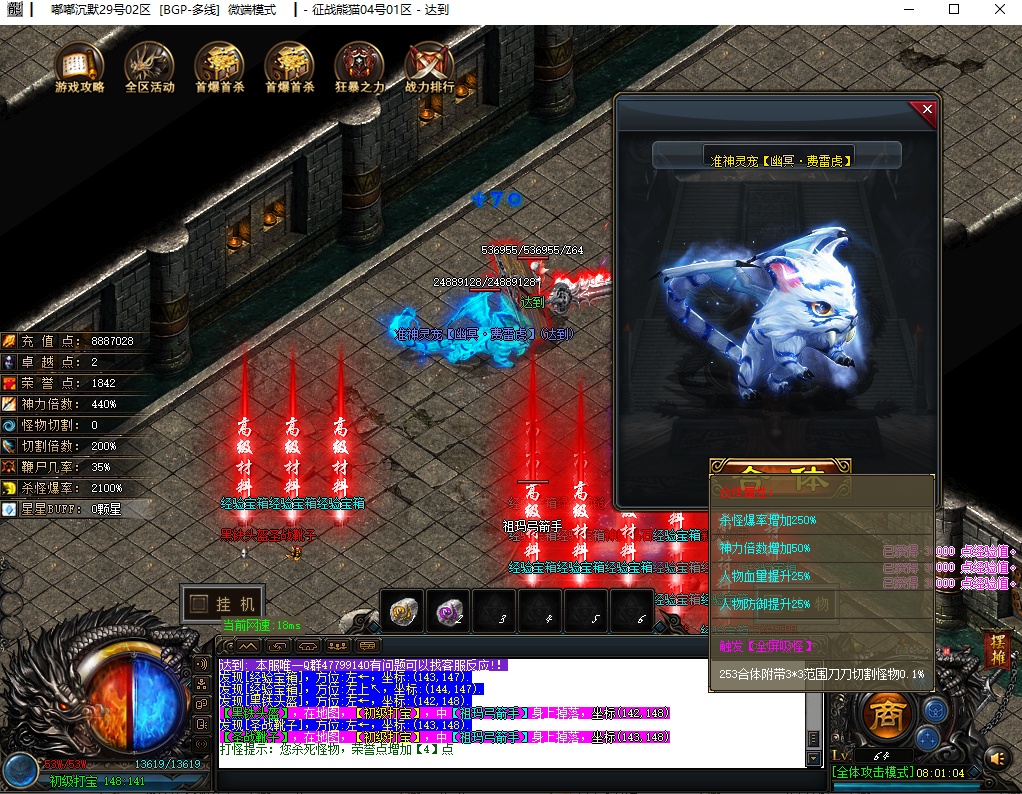Show the 战力排行 power ranking
Screen dimensions: 1022x794
pos(429,64)
